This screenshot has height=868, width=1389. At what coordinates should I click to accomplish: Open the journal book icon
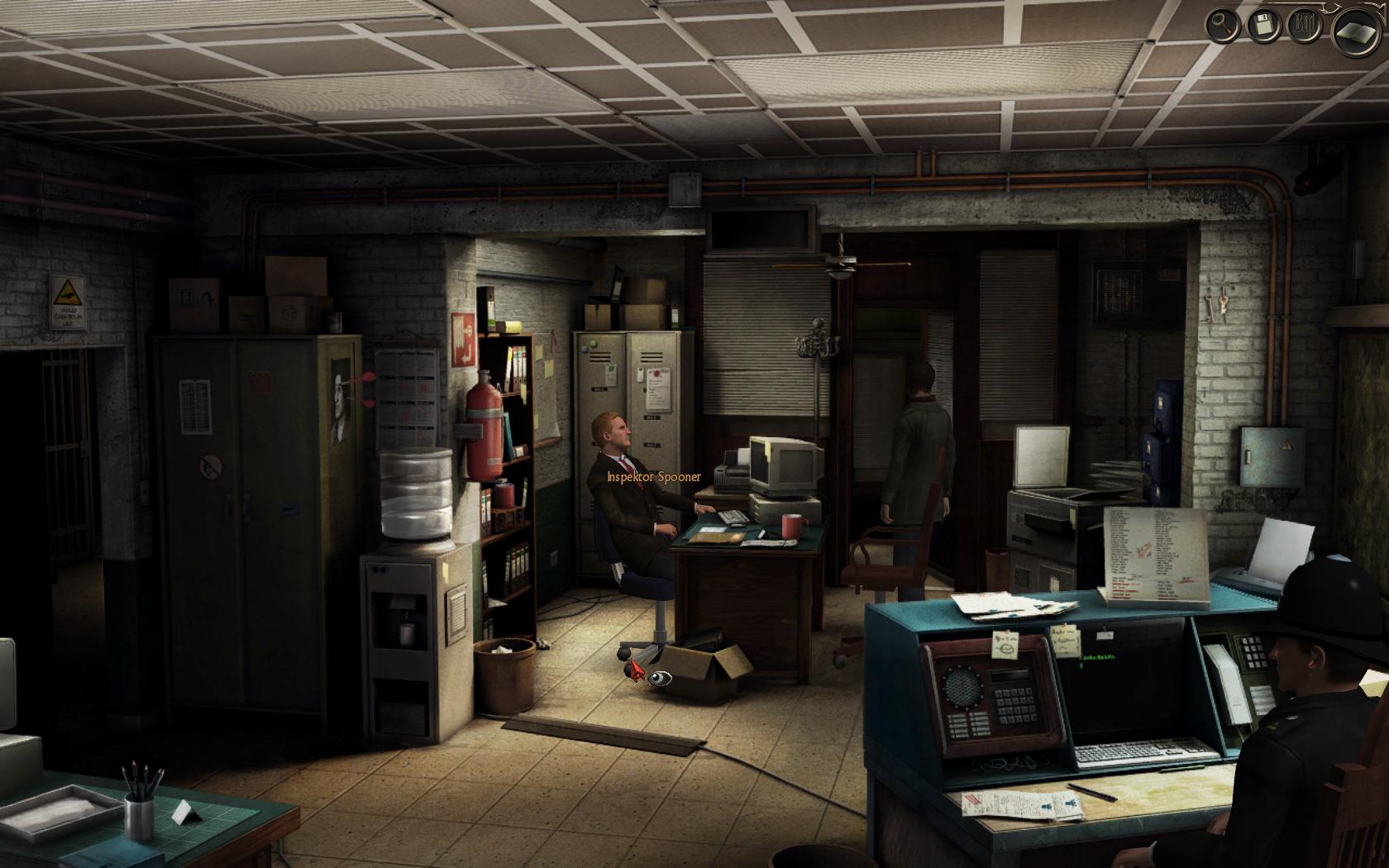click(1358, 33)
